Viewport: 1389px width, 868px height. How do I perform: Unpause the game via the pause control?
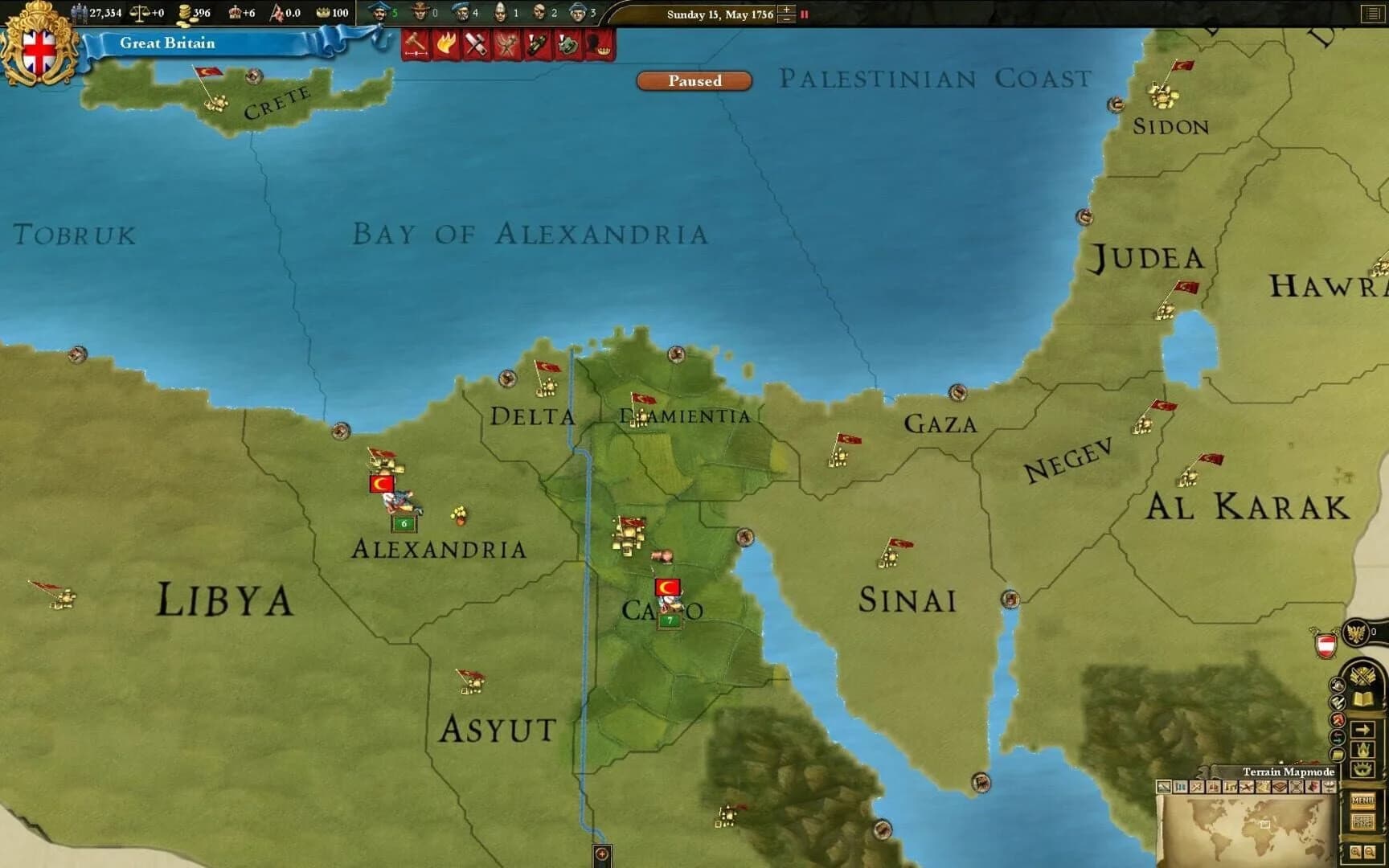805,14
